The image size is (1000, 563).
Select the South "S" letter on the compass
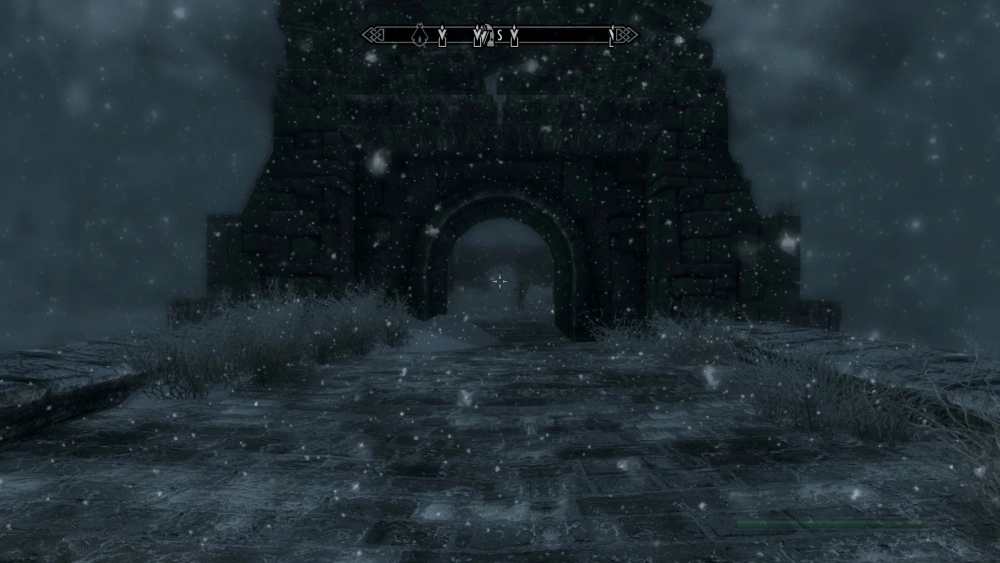(x=499, y=37)
